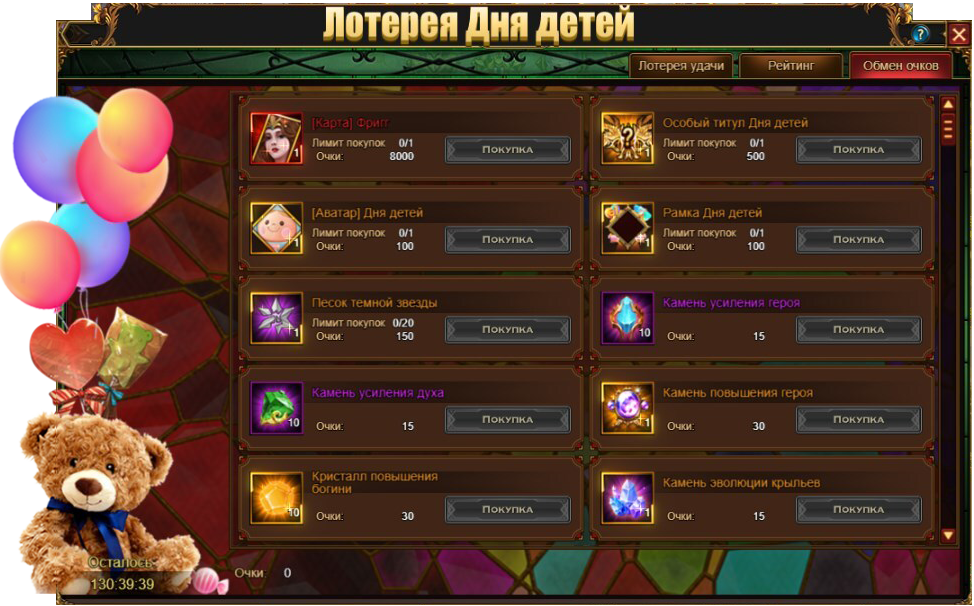Open the blue question mark help
Viewport: 974px width, 606px height.
click(x=921, y=34)
